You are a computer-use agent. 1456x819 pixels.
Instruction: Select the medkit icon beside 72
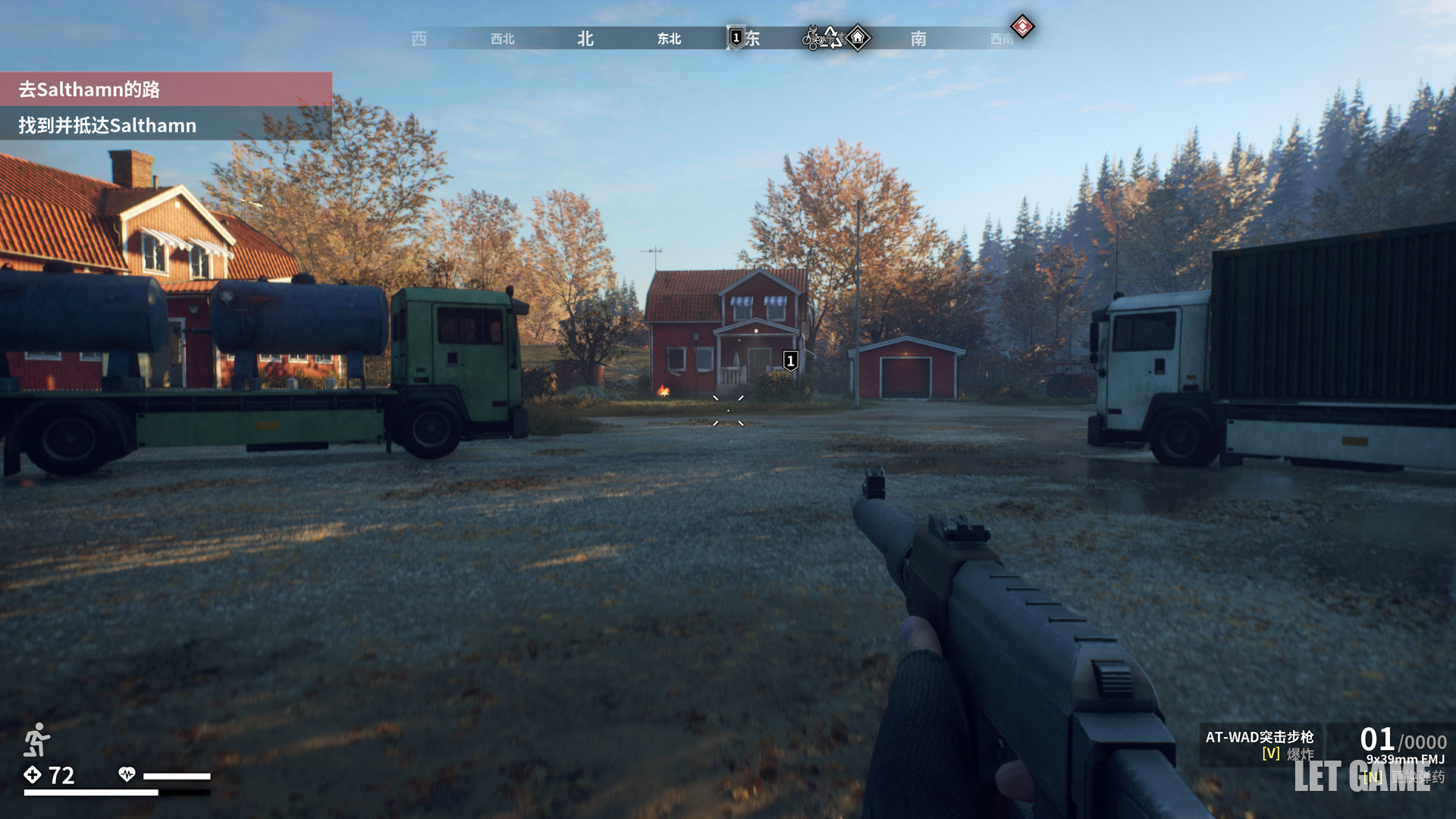(33, 774)
